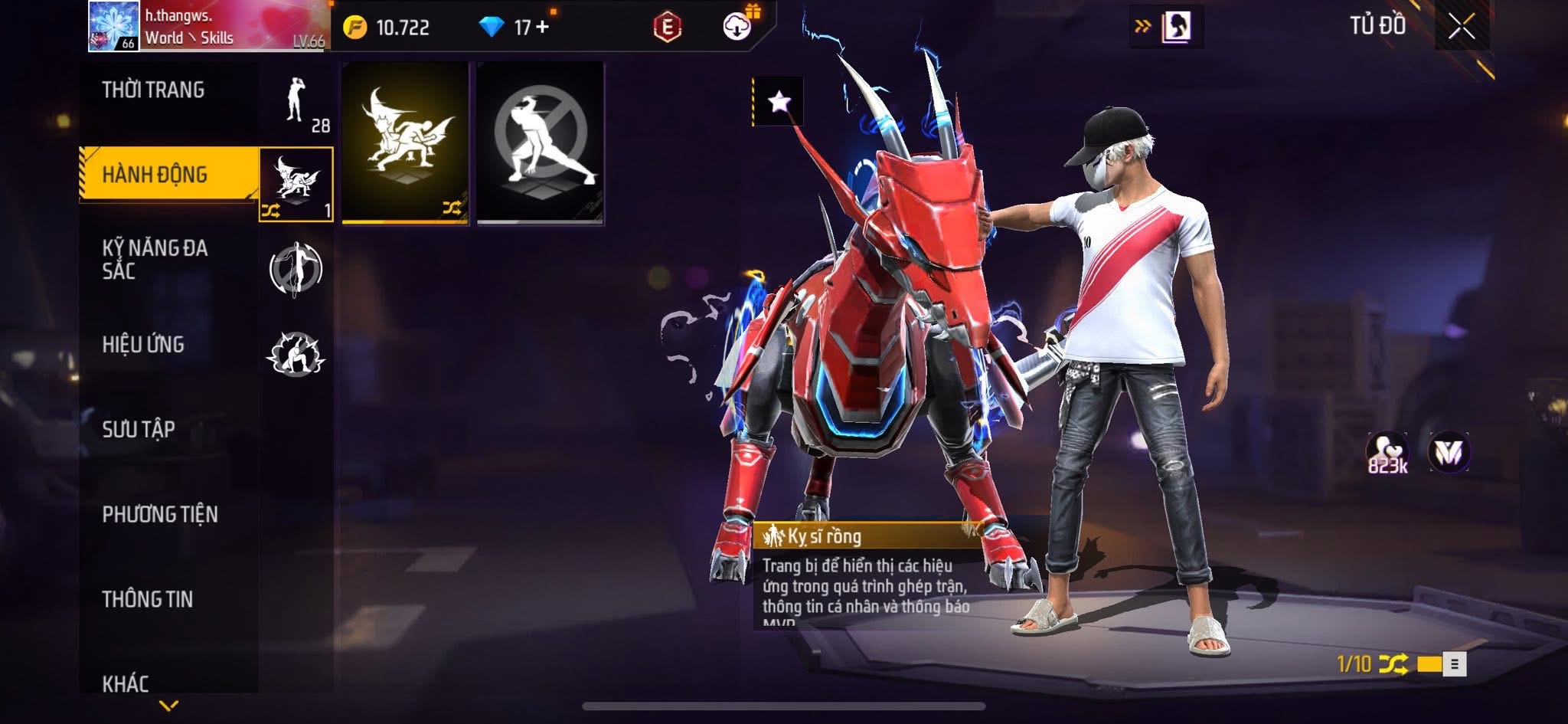This screenshot has width=1568, height=724.
Task: Tap the red hexagon E icon
Action: pos(667,28)
